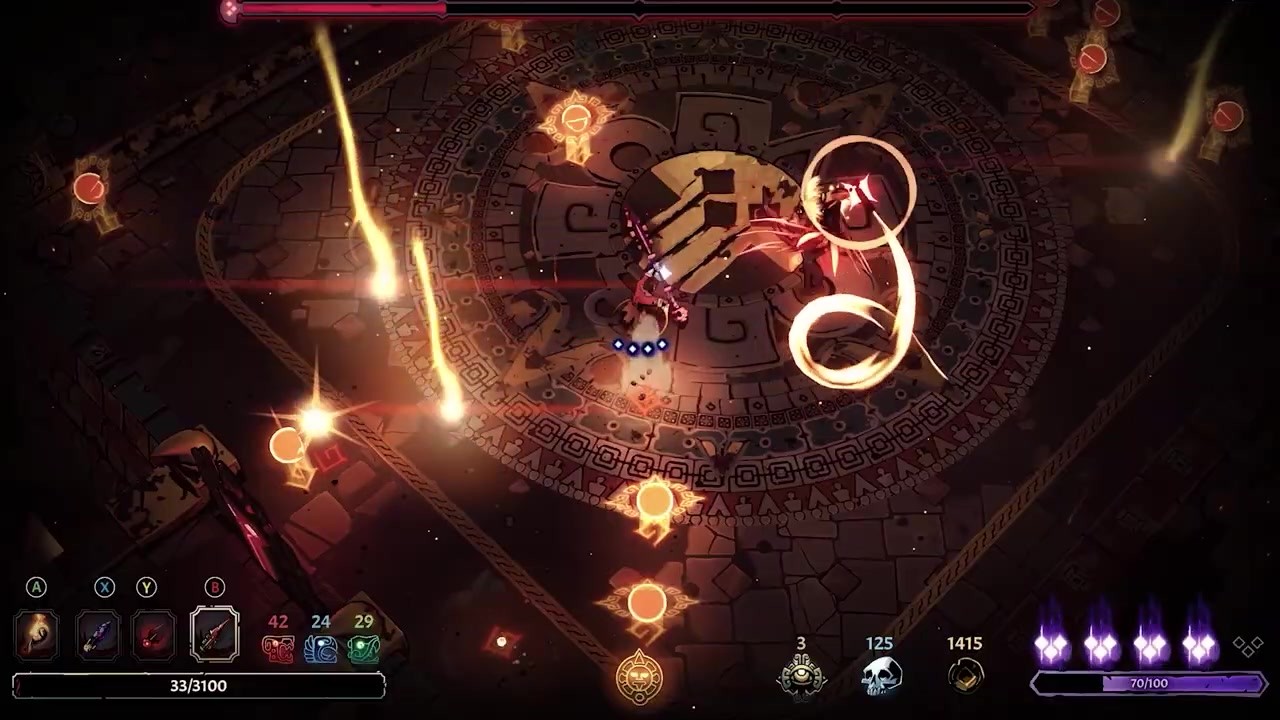Select the torch in the A slot
The height and width of the screenshot is (720, 1280).
pos(36,634)
